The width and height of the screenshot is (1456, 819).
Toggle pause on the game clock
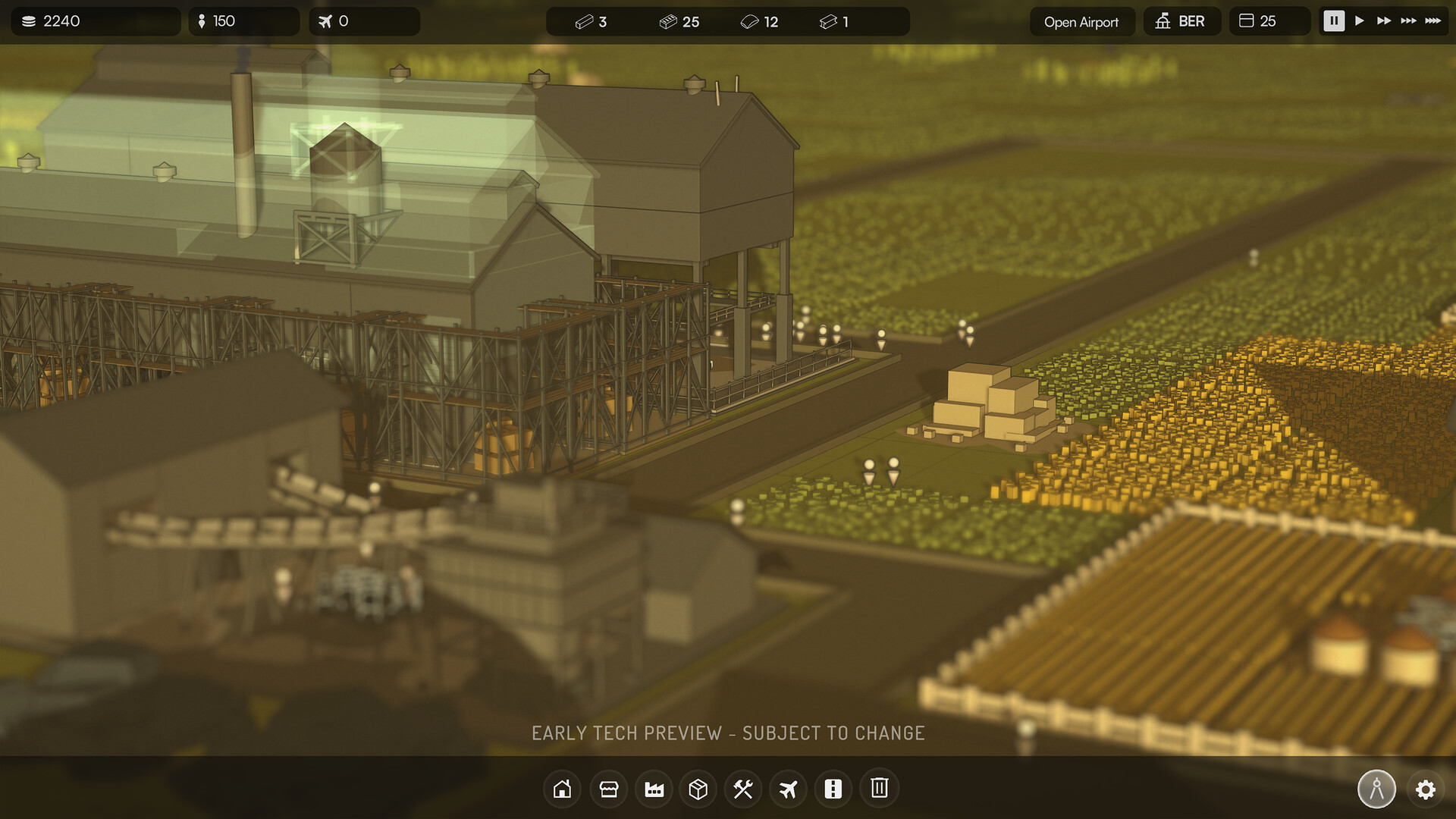1333,21
